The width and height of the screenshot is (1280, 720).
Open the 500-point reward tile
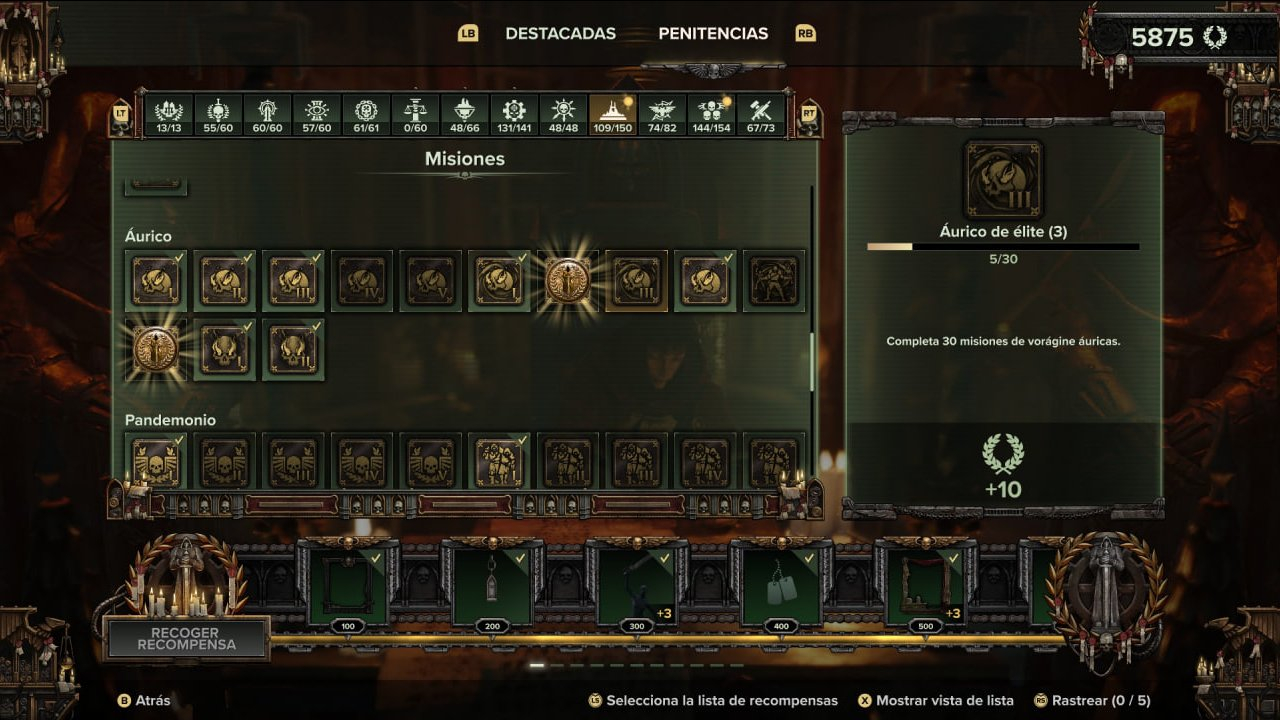pos(925,585)
